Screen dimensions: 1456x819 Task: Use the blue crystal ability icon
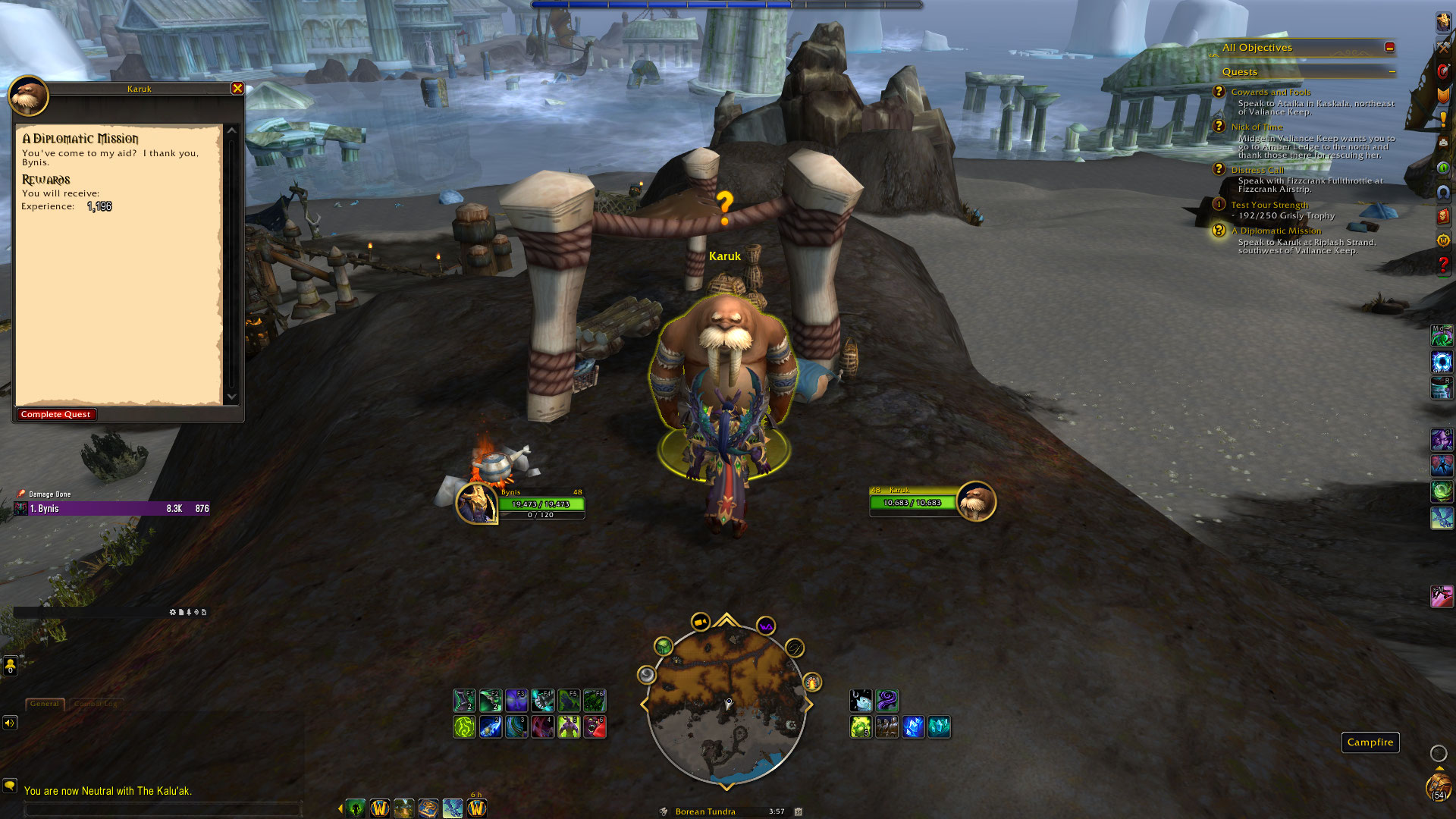click(x=913, y=726)
